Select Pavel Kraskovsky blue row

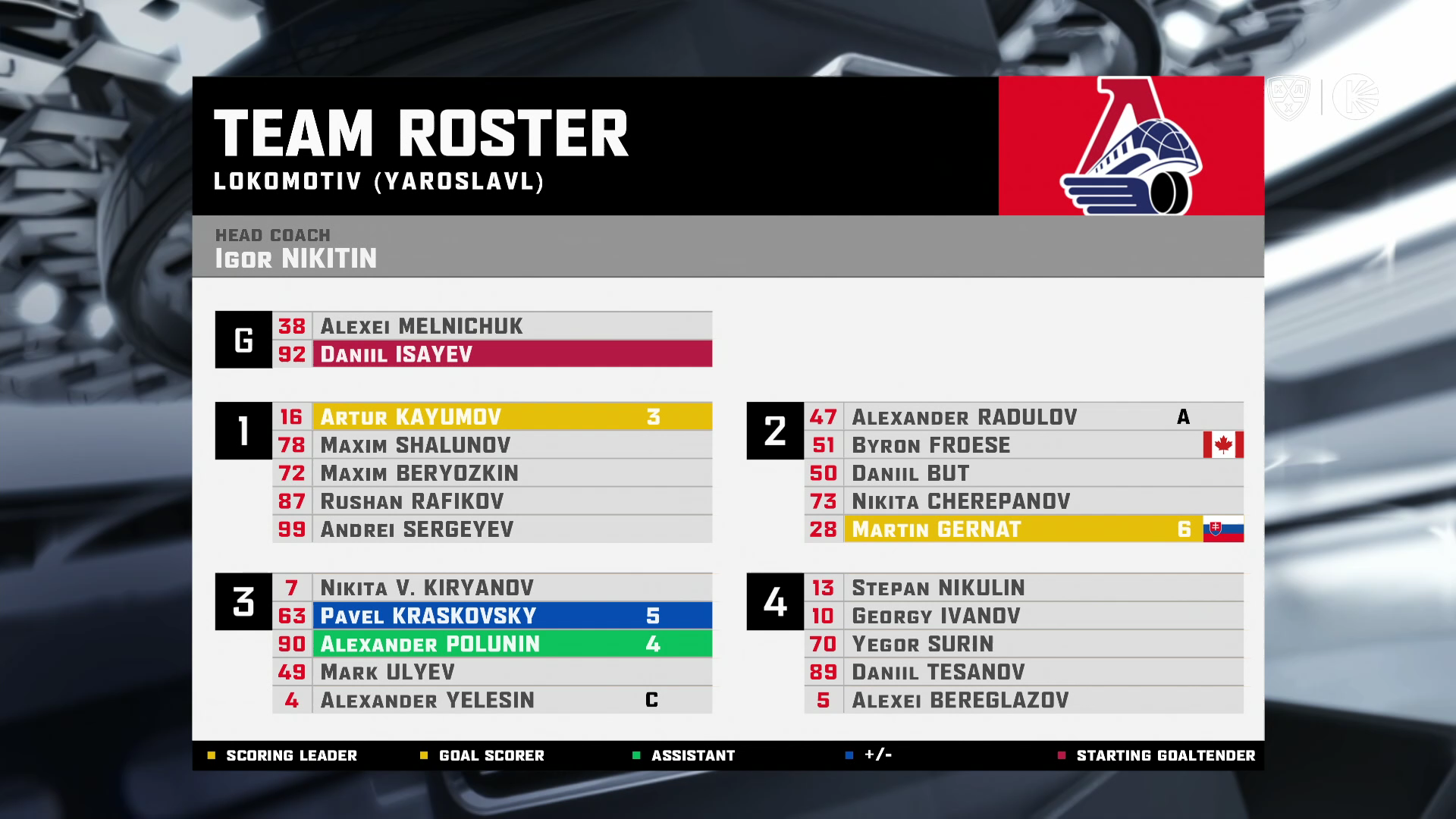click(x=493, y=616)
